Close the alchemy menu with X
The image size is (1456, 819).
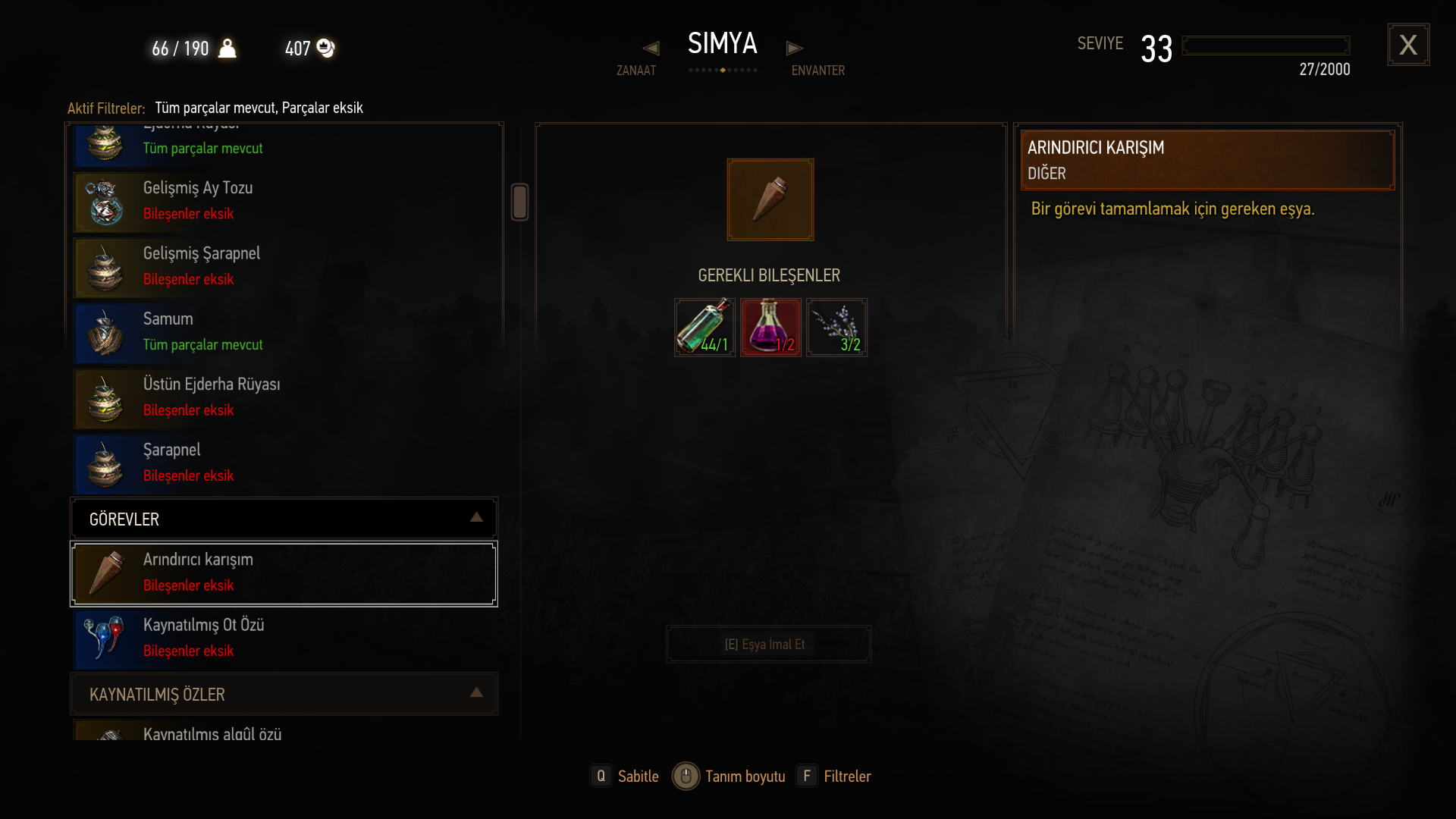(1408, 45)
